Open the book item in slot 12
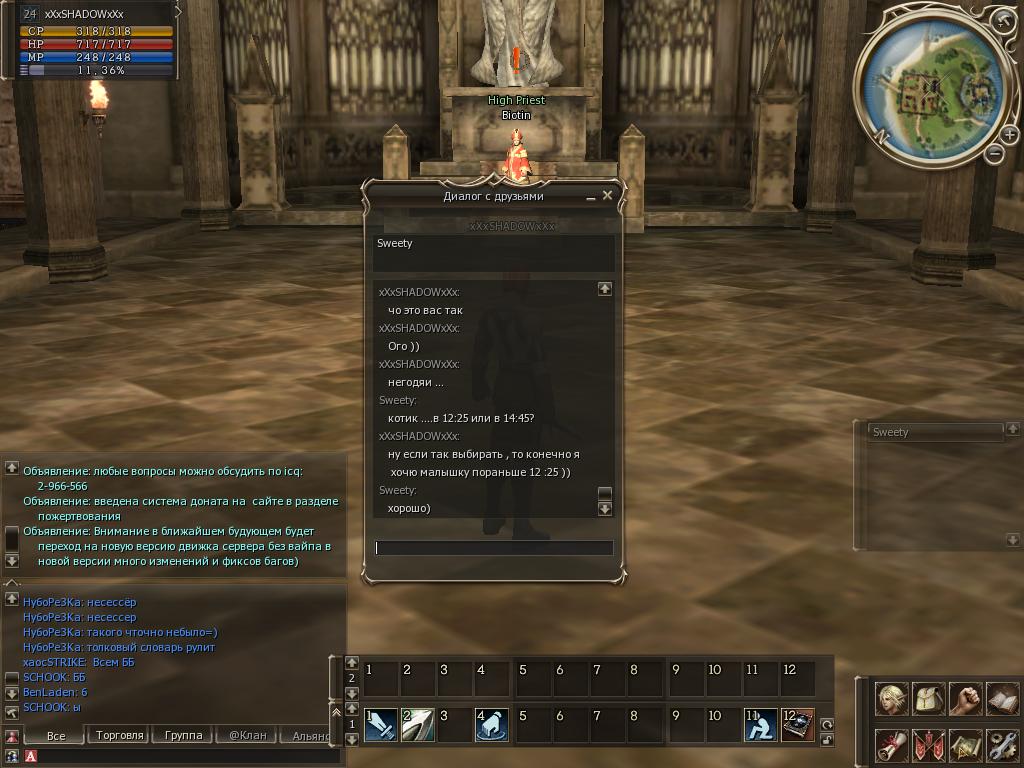Screen dimensions: 1024x768 coord(797,724)
